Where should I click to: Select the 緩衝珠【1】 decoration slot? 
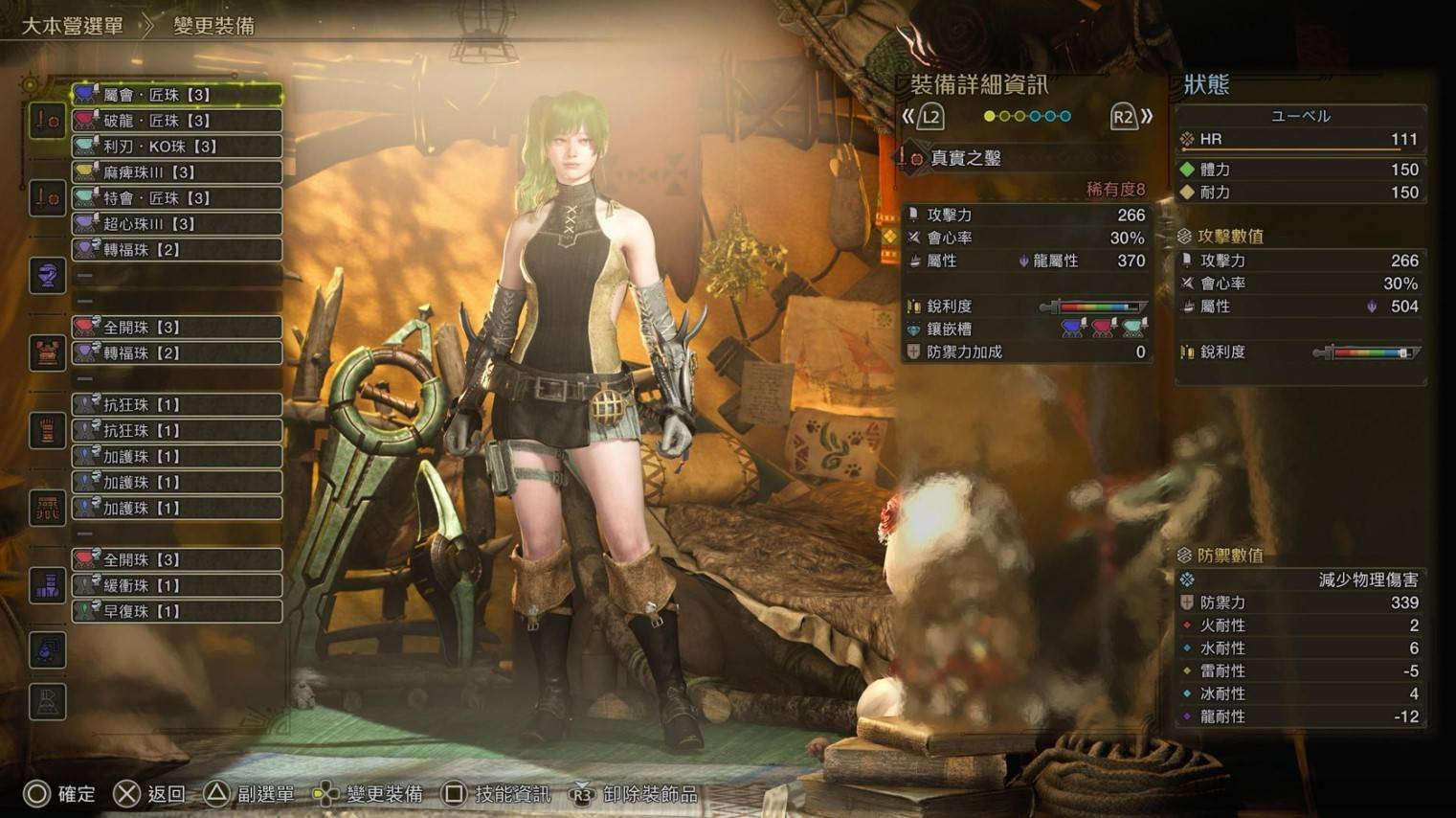click(x=177, y=585)
